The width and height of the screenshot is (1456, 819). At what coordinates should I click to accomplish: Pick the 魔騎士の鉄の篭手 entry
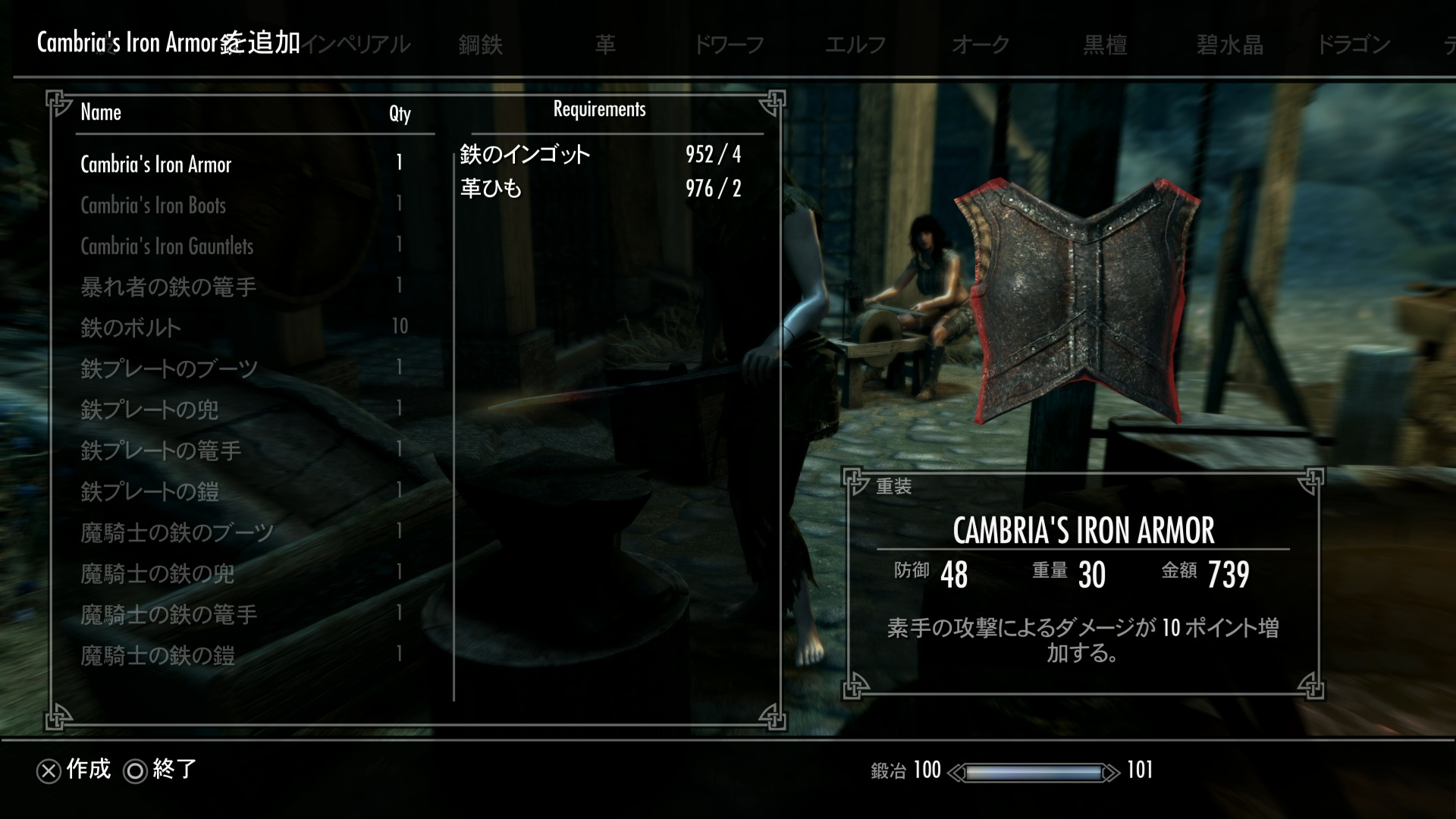tap(168, 614)
